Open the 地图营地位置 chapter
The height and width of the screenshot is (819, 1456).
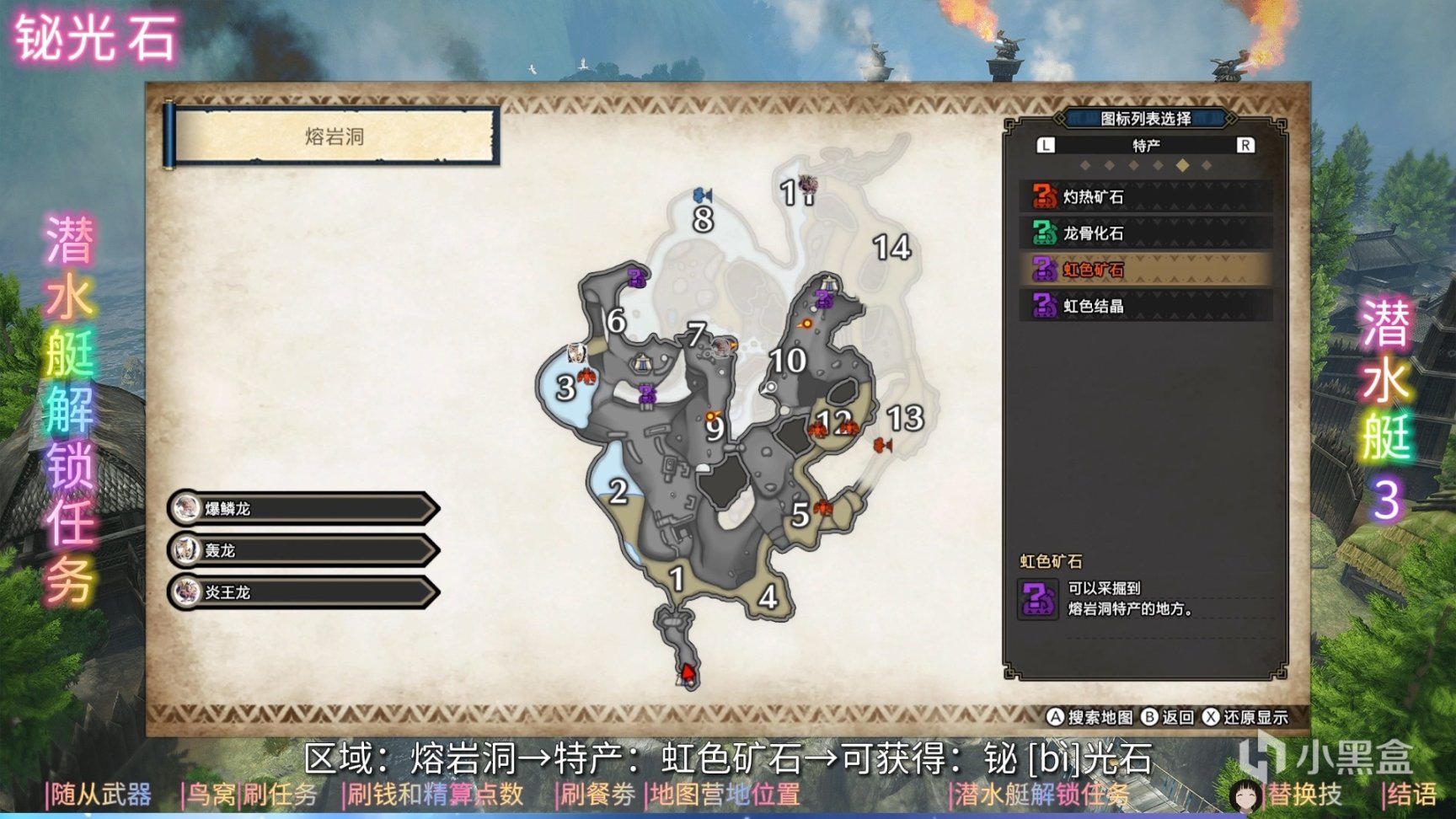pos(725,795)
